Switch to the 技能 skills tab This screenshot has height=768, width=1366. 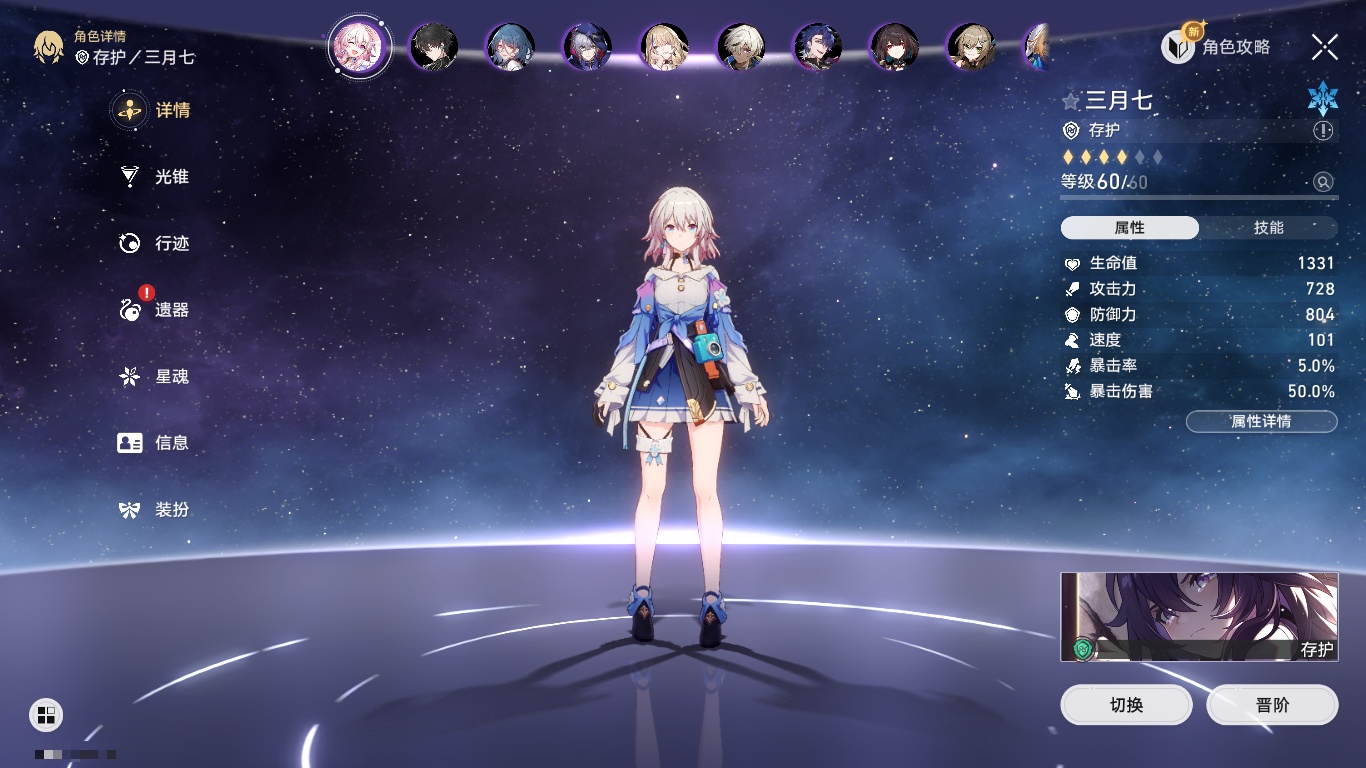[x=1268, y=228]
